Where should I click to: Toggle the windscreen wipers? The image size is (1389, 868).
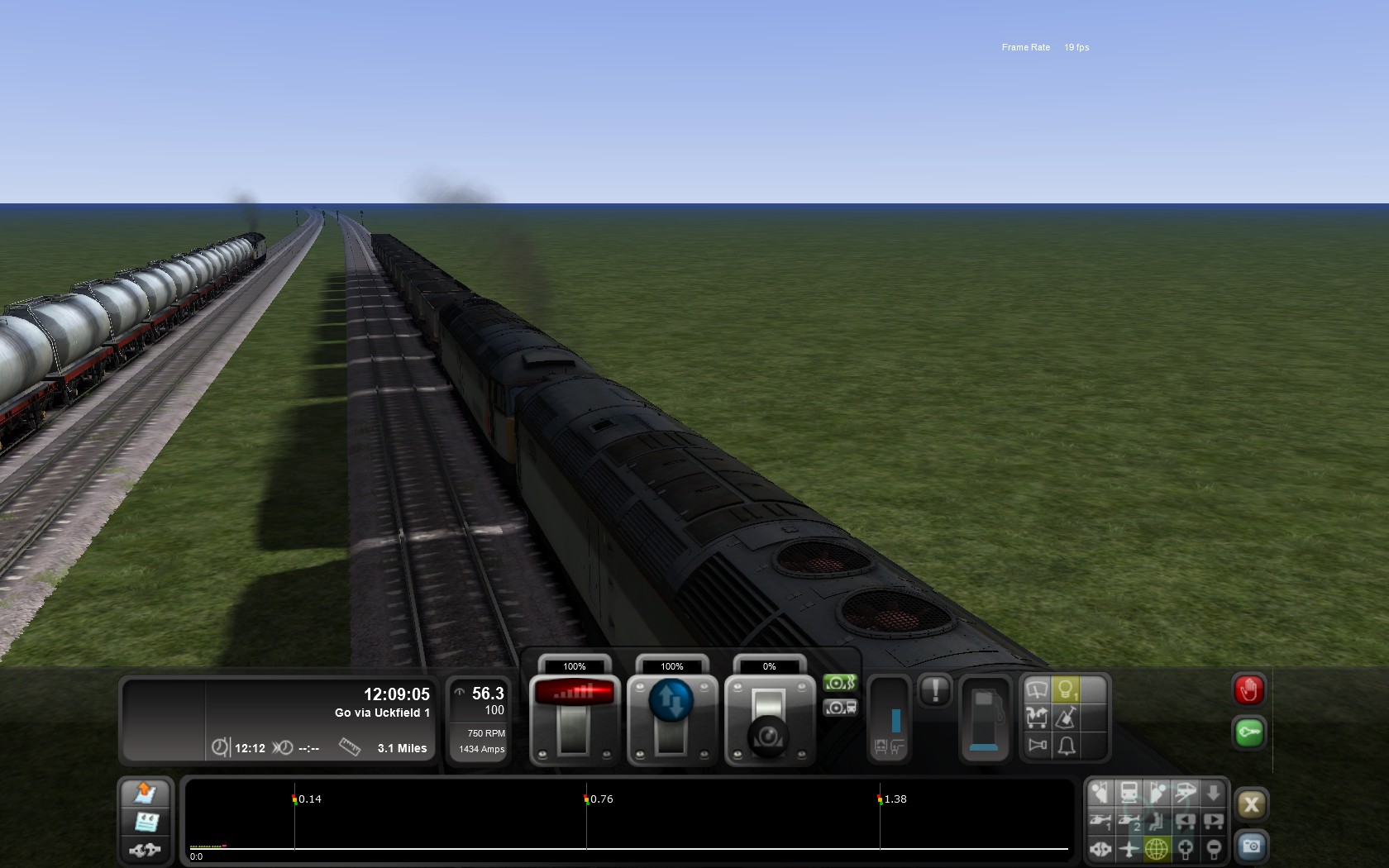tap(1037, 689)
